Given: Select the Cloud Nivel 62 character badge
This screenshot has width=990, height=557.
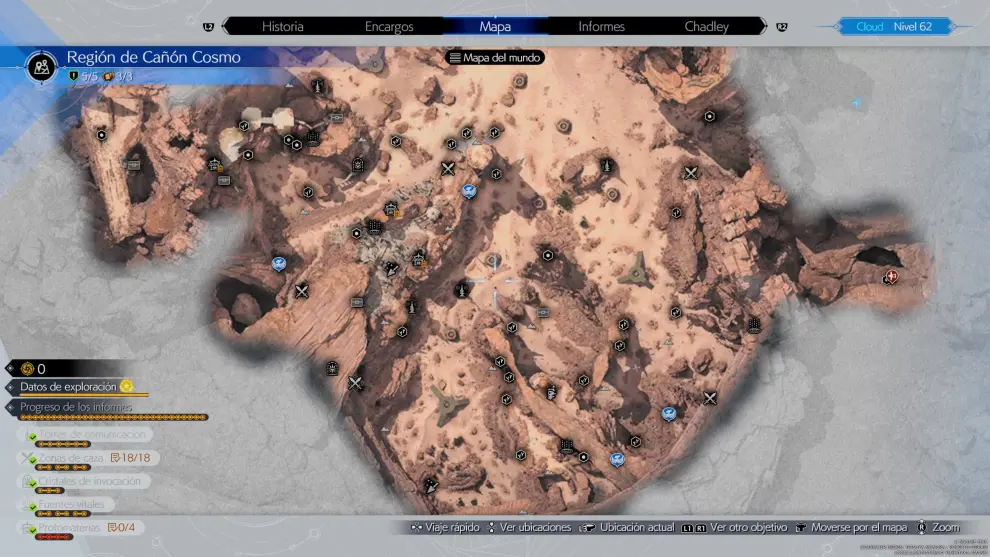Looking at the screenshot, I should (893, 26).
